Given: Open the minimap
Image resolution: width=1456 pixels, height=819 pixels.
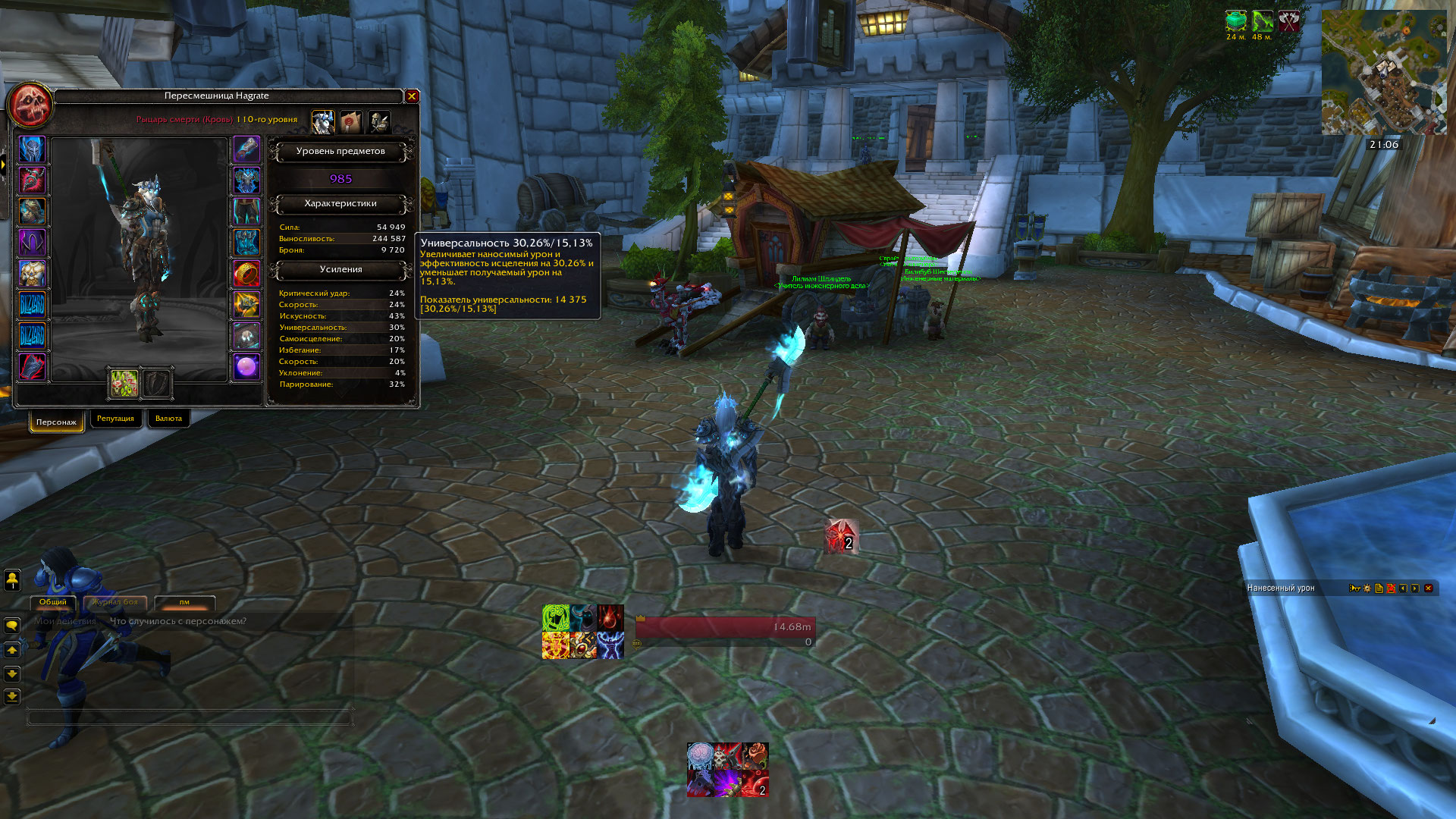Looking at the screenshot, I should 1384,73.
